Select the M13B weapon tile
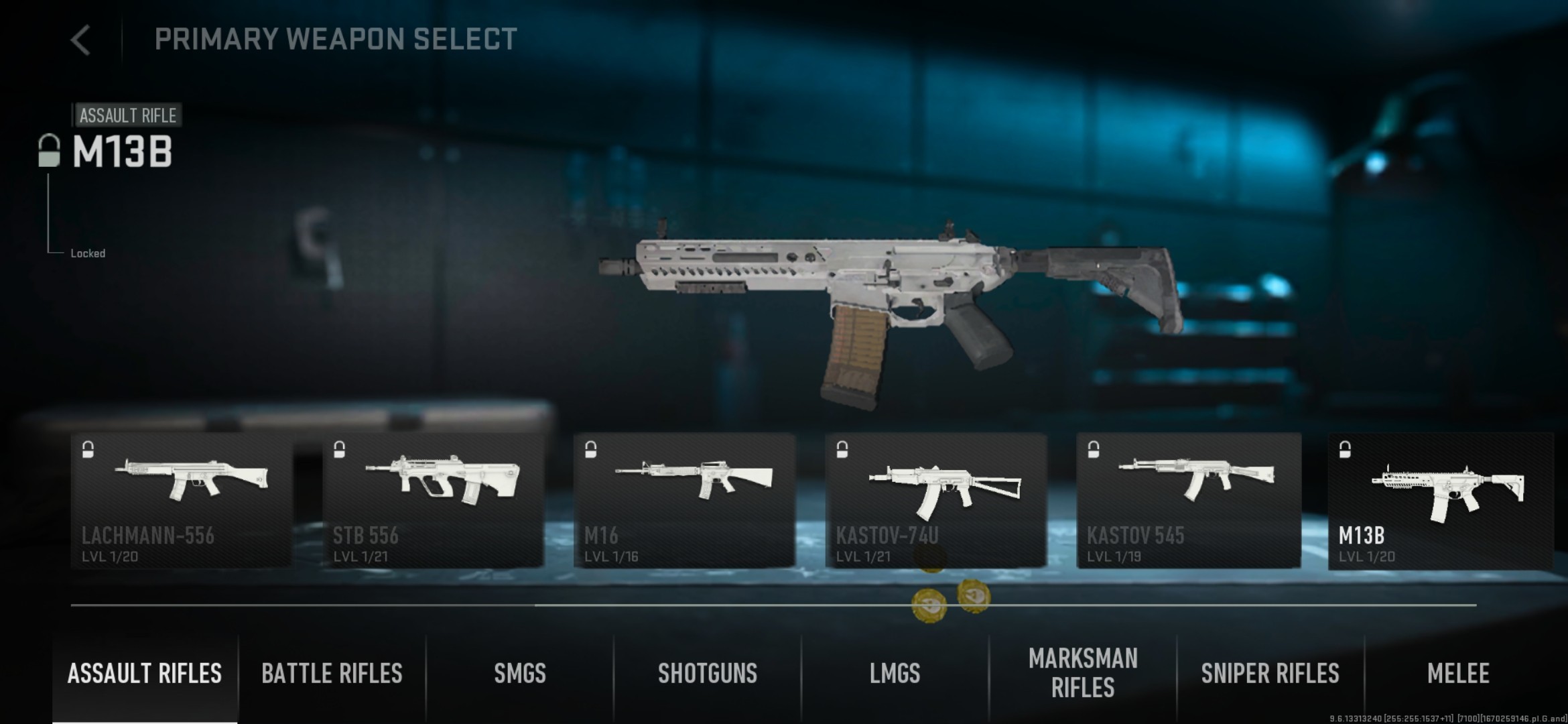1568x724 pixels. point(1440,501)
